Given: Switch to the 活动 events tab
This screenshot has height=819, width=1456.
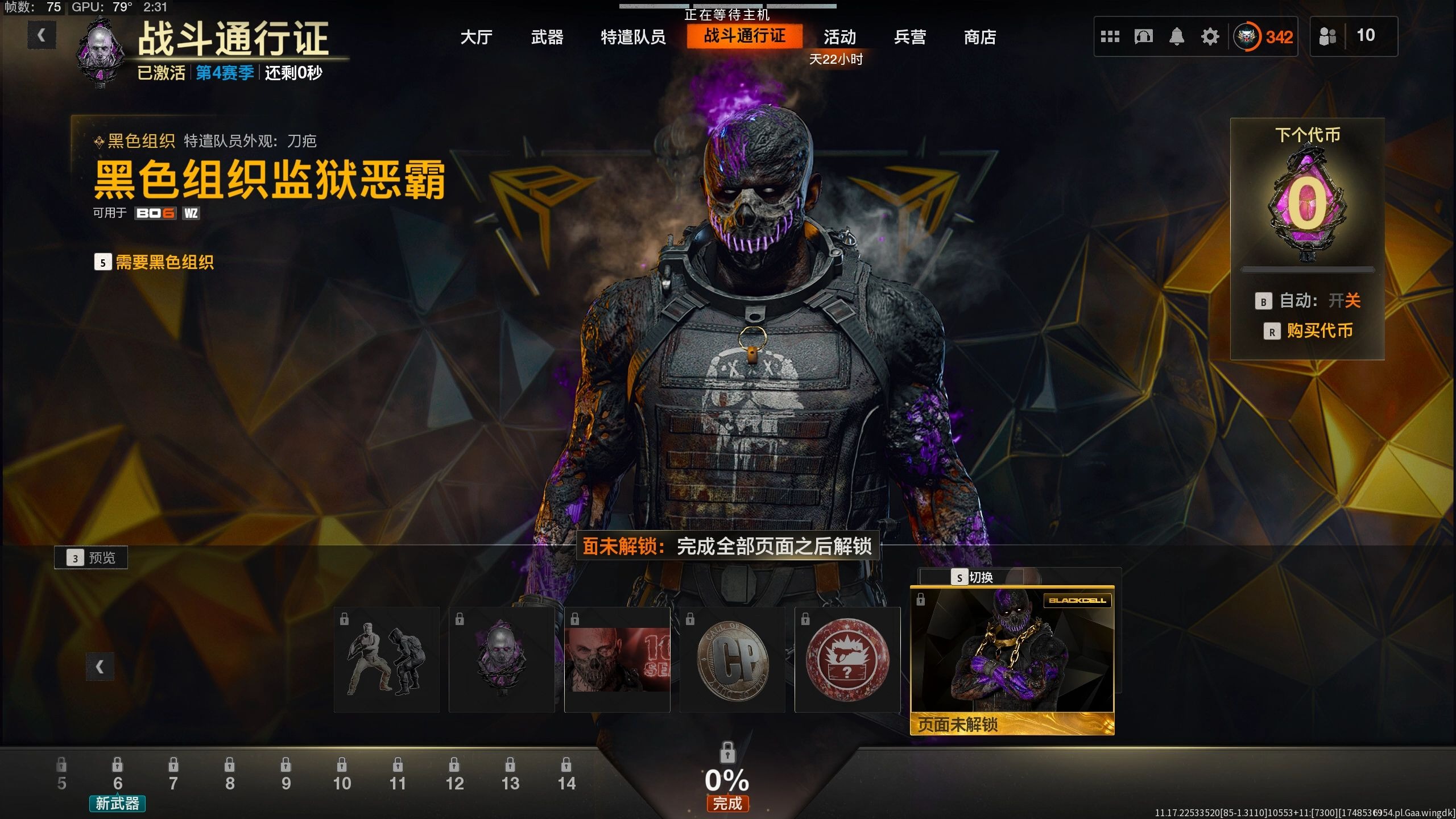Looking at the screenshot, I should (x=839, y=38).
